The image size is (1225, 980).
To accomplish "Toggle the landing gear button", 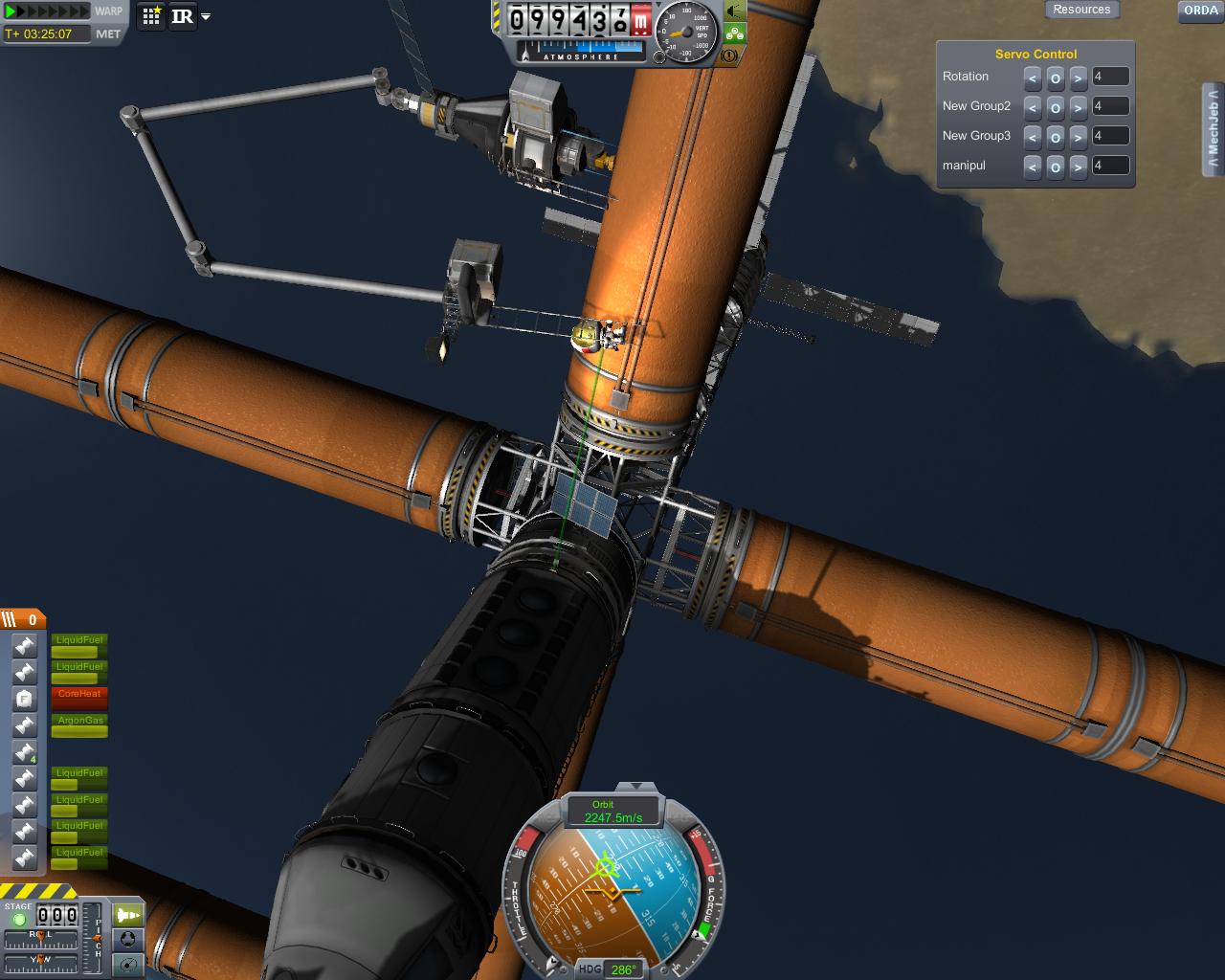I will (x=735, y=33).
